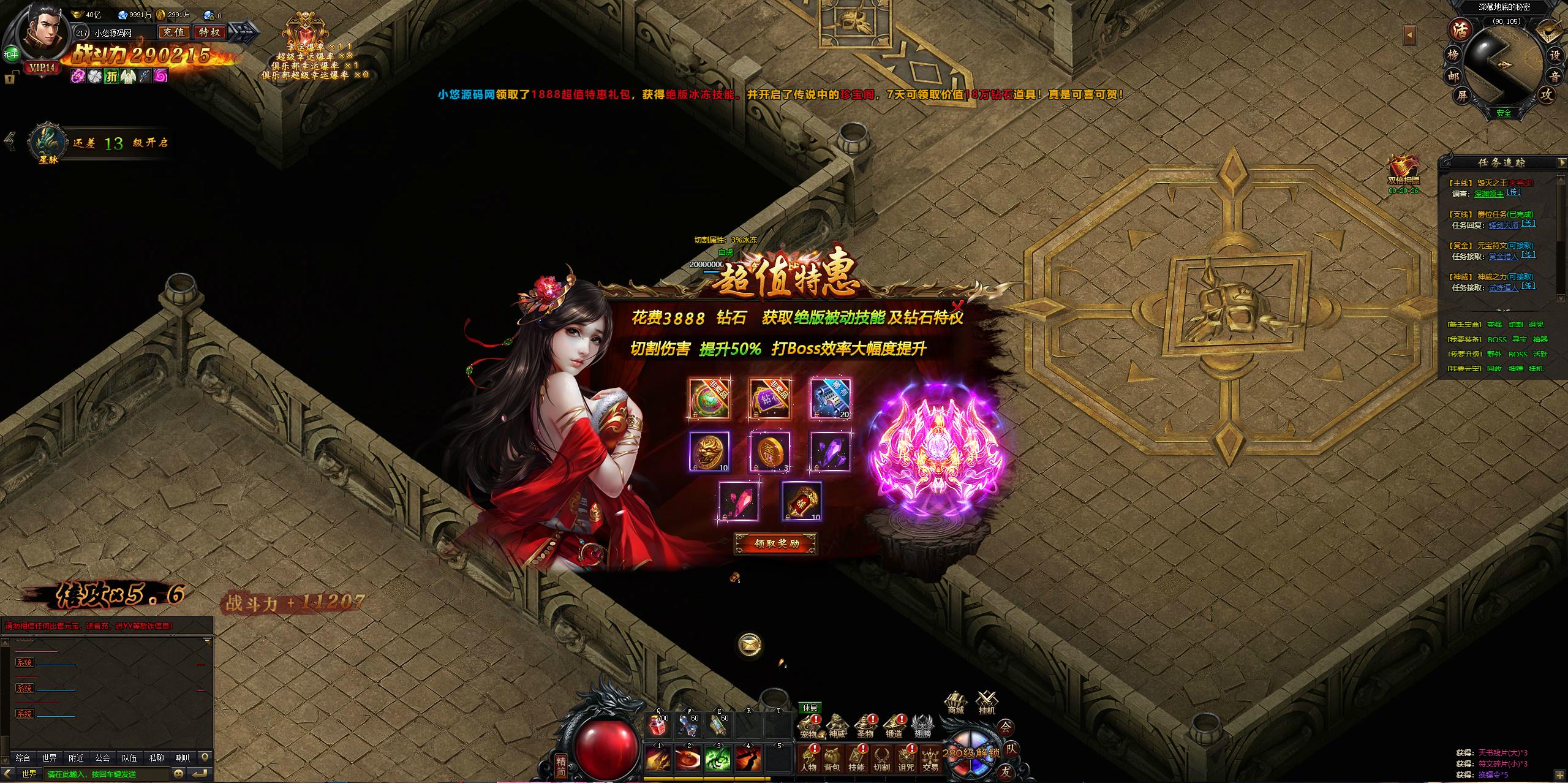The width and height of the screenshot is (1568, 783).
Task: Open the chat emoji picker
Action: pos(179,774)
